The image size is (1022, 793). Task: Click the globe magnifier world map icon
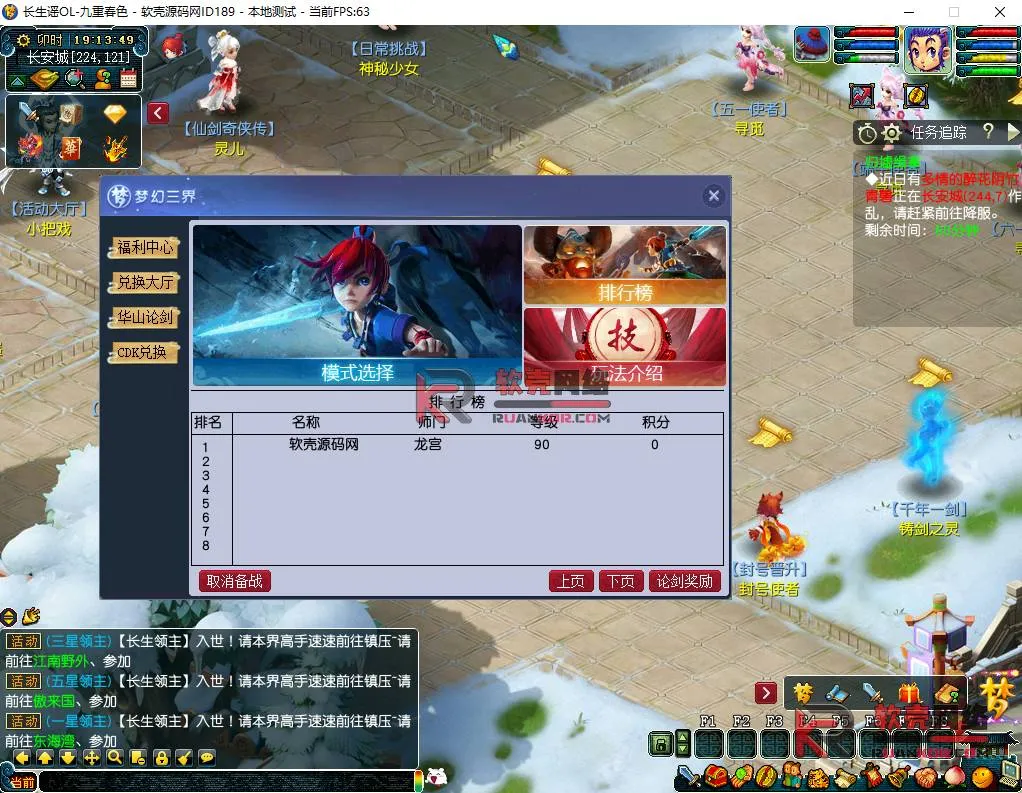pos(74,79)
